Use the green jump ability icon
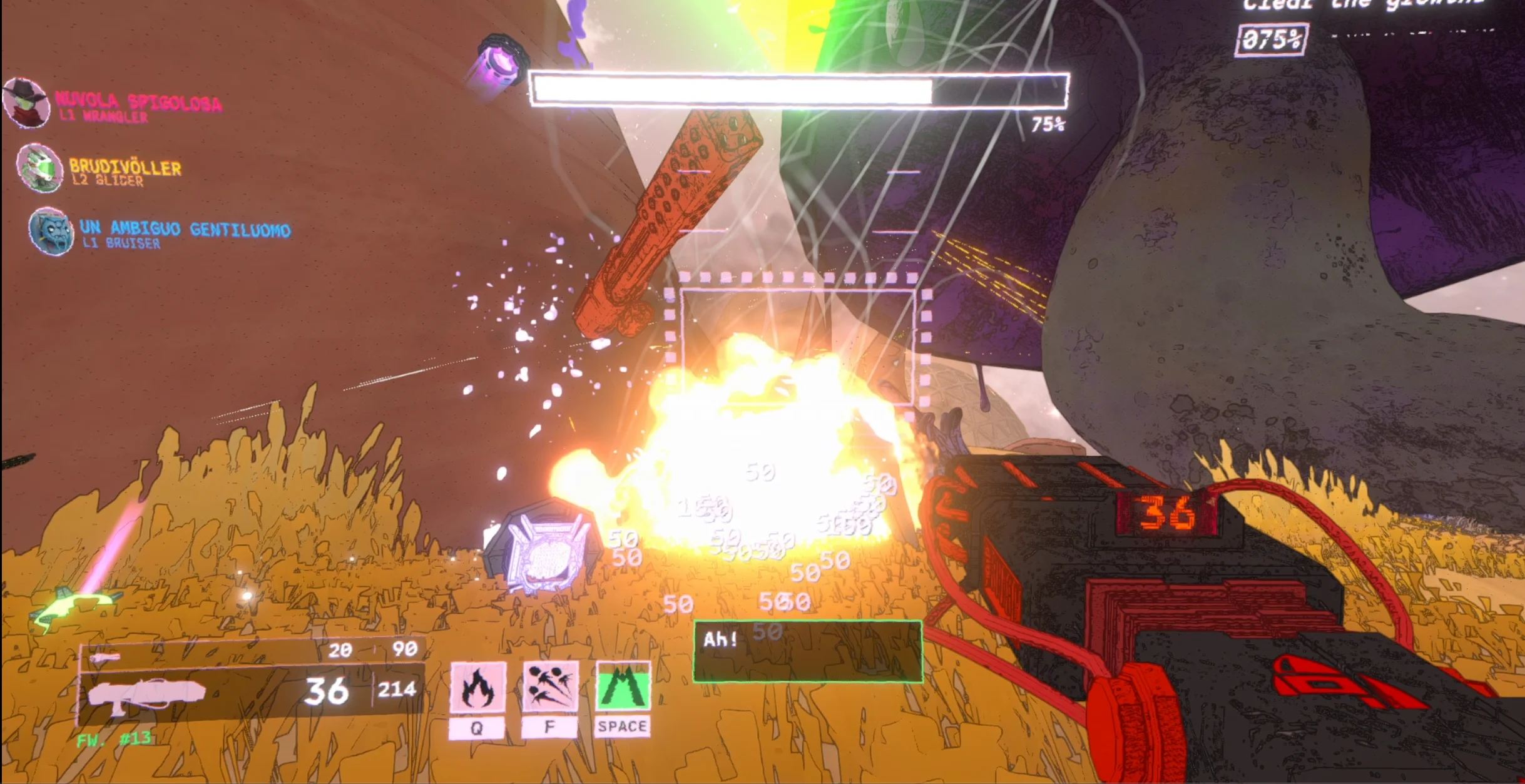1525x784 pixels. tap(623, 686)
